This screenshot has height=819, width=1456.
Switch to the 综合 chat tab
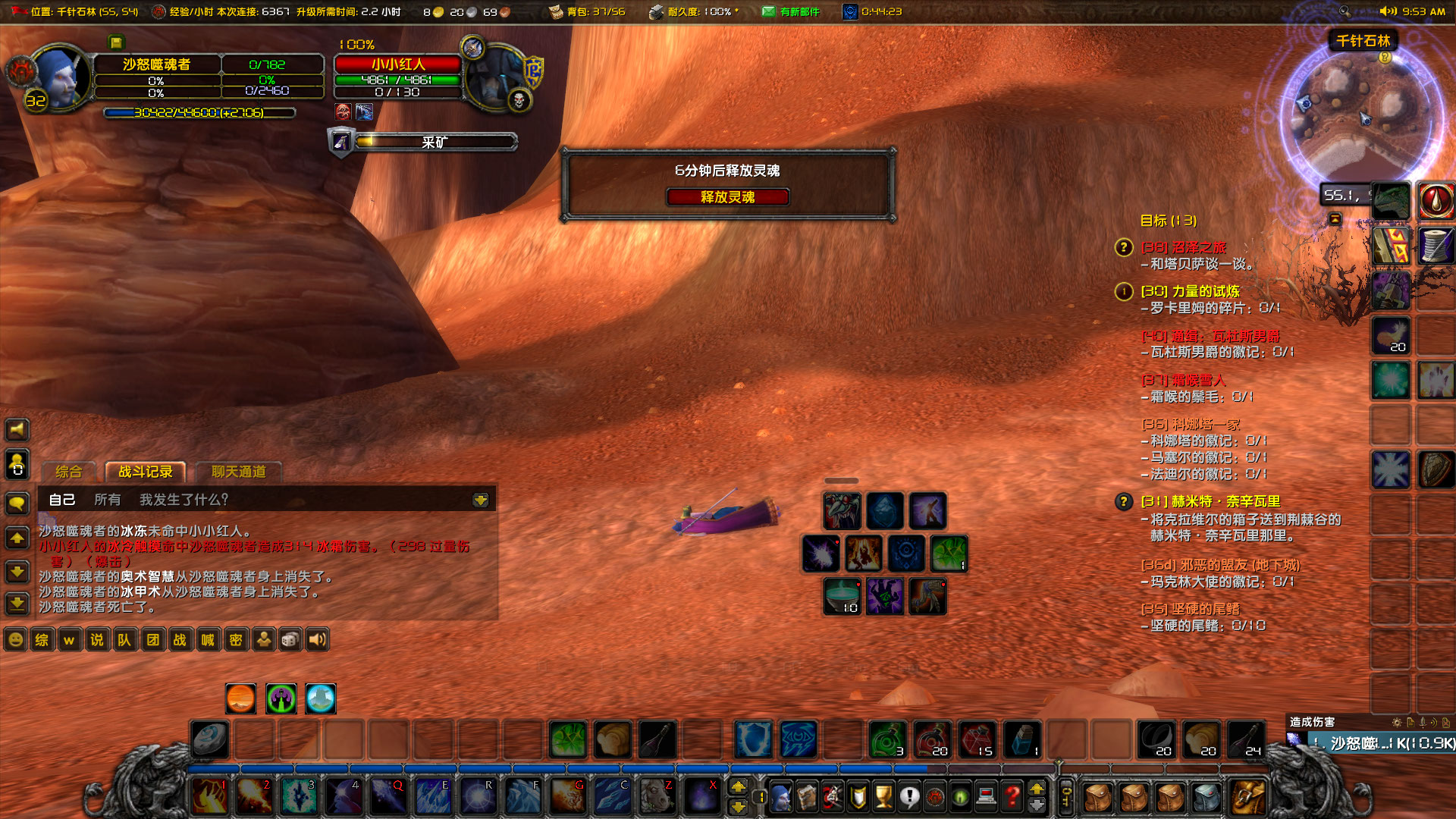tap(68, 471)
